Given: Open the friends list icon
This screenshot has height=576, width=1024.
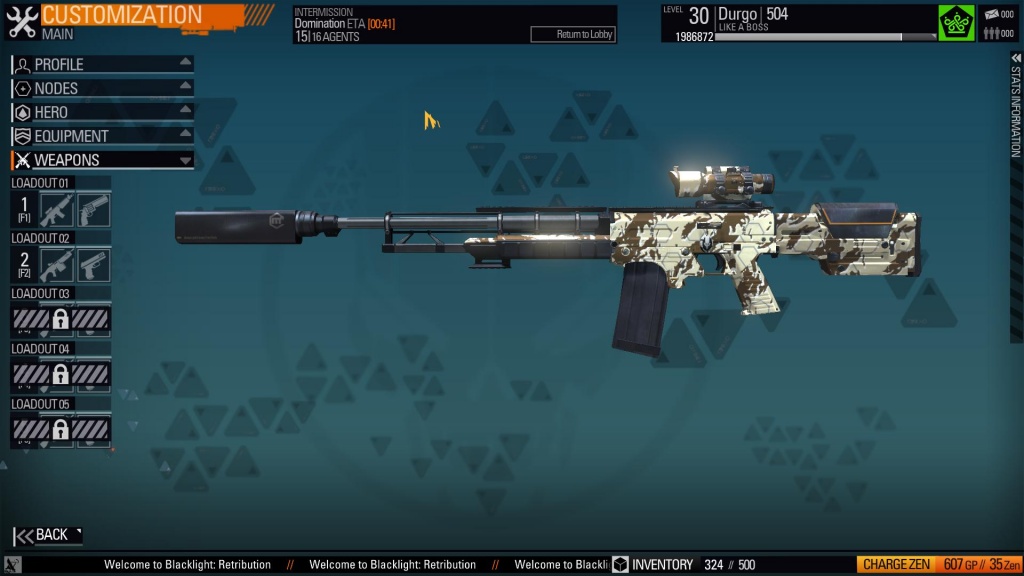Looking at the screenshot, I should point(999,33).
